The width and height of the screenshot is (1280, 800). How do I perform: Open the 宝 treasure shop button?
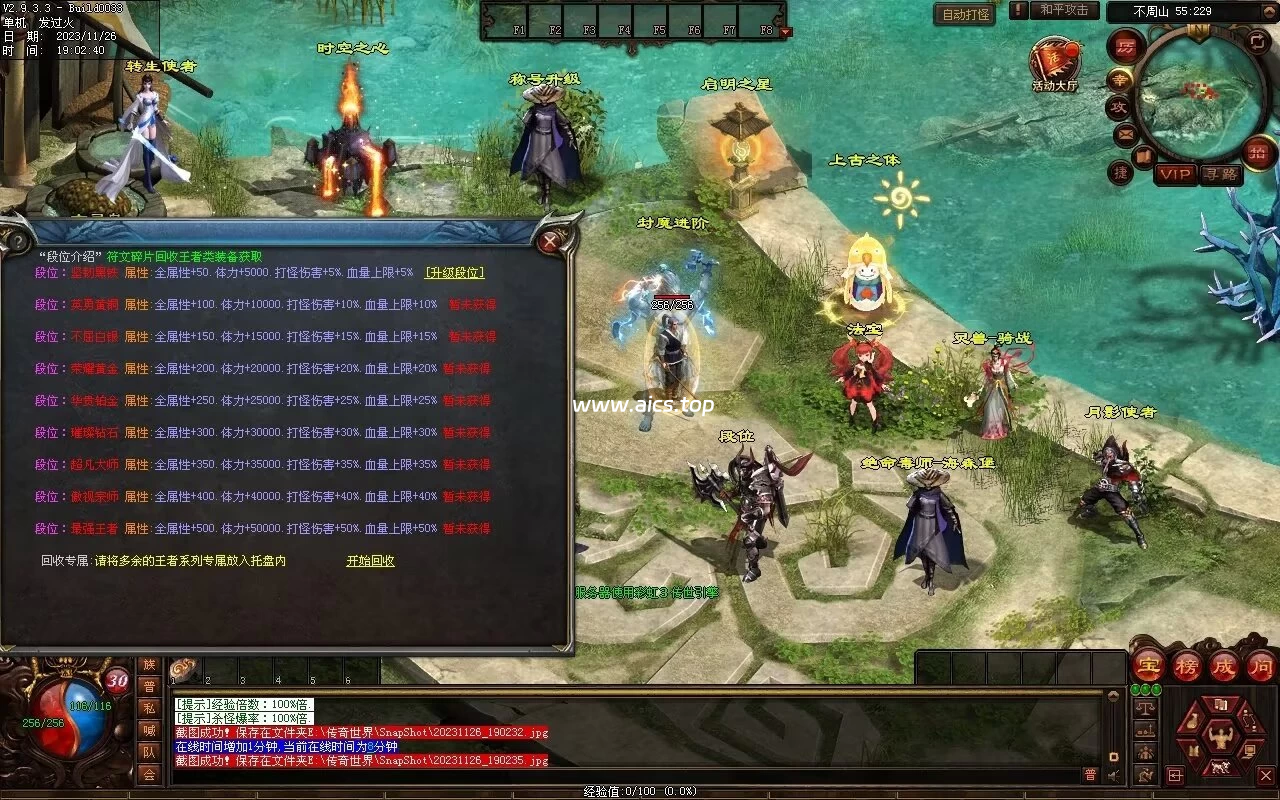(x=1149, y=665)
